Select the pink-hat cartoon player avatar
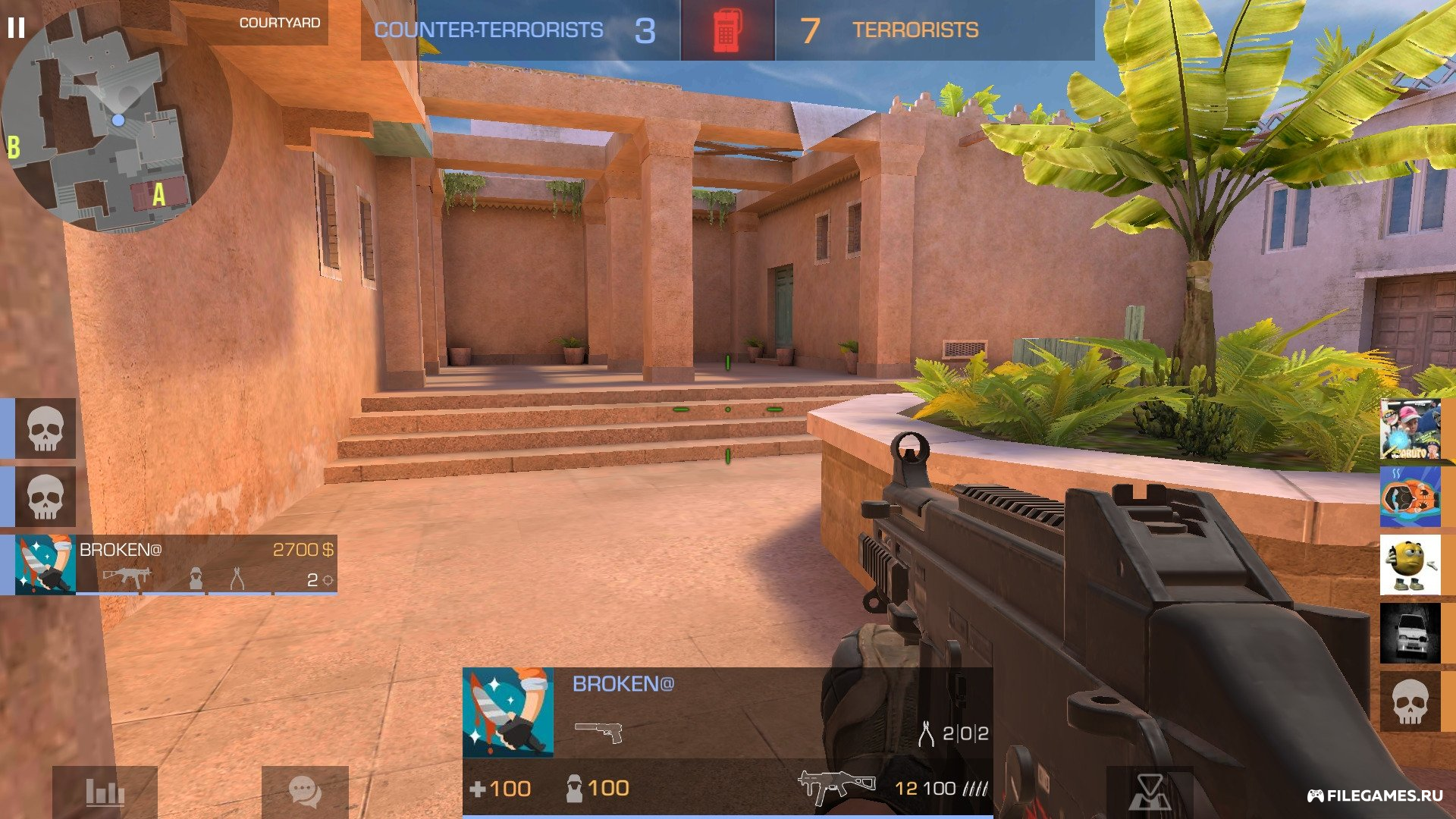The height and width of the screenshot is (819, 1456). [x=1410, y=429]
